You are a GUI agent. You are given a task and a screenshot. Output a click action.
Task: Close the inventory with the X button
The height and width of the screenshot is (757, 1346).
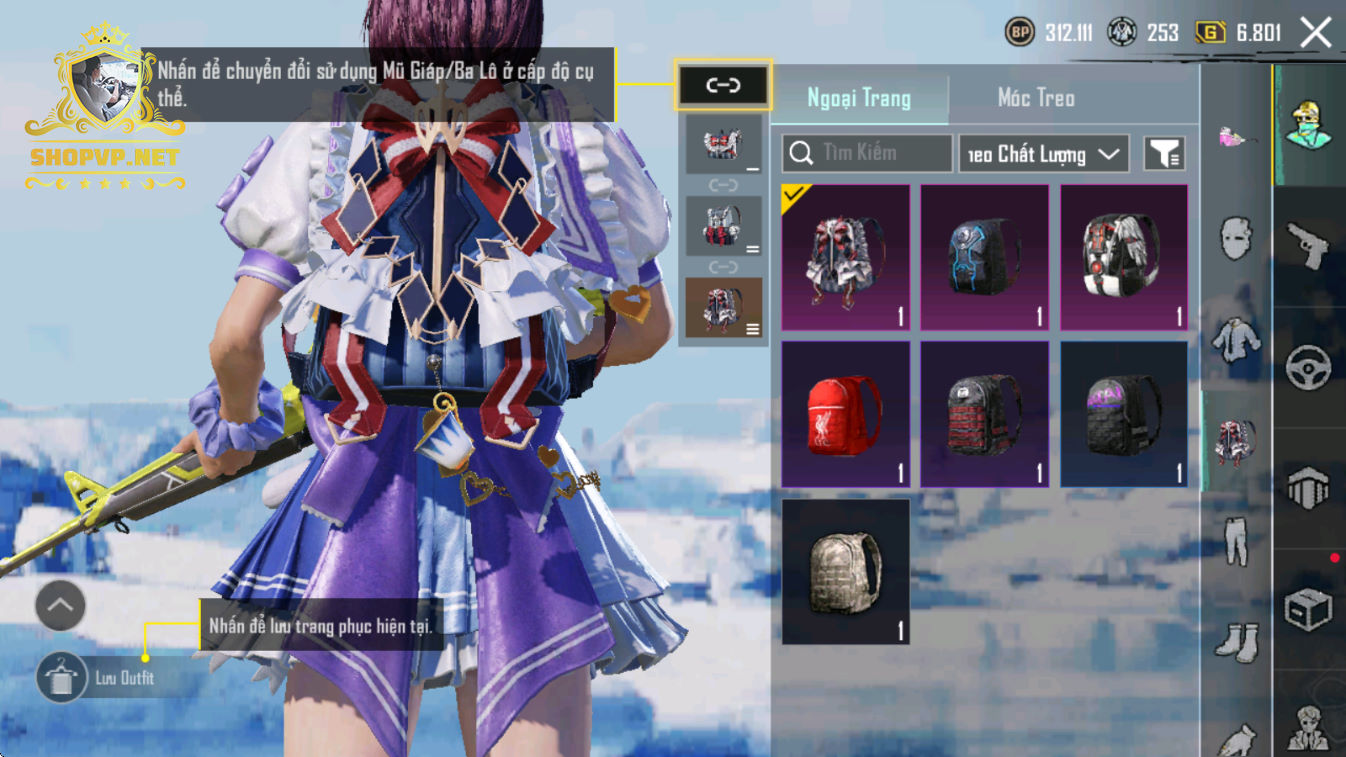pos(1315,33)
